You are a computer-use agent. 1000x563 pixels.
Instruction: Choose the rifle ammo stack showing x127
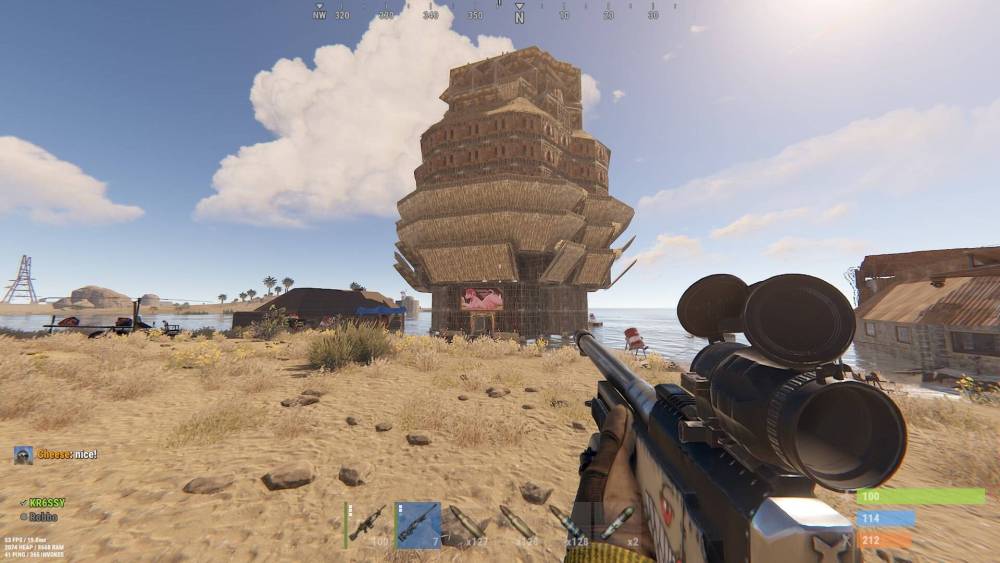[468, 524]
